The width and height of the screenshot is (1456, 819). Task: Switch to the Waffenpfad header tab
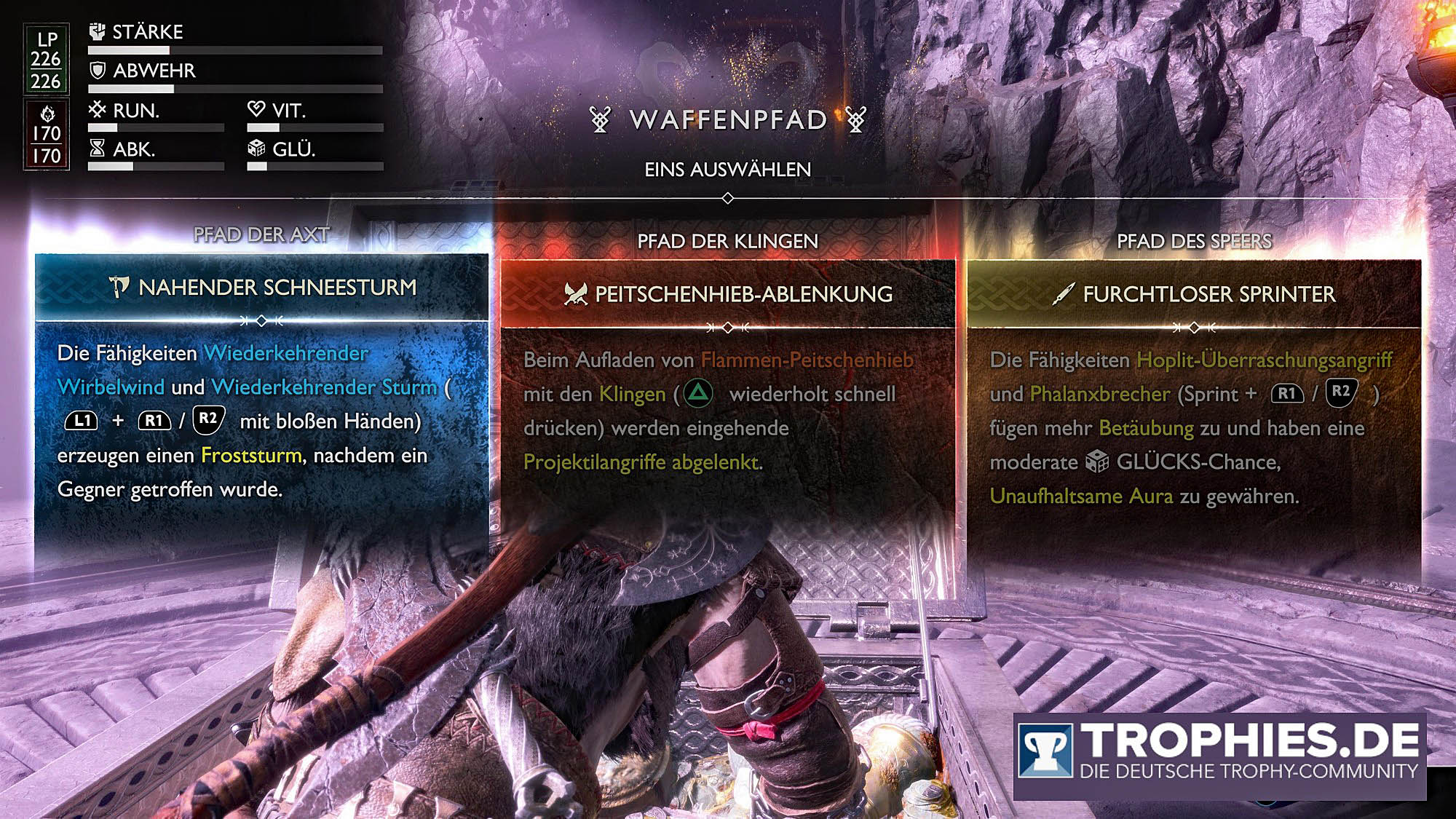click(728, 121)
